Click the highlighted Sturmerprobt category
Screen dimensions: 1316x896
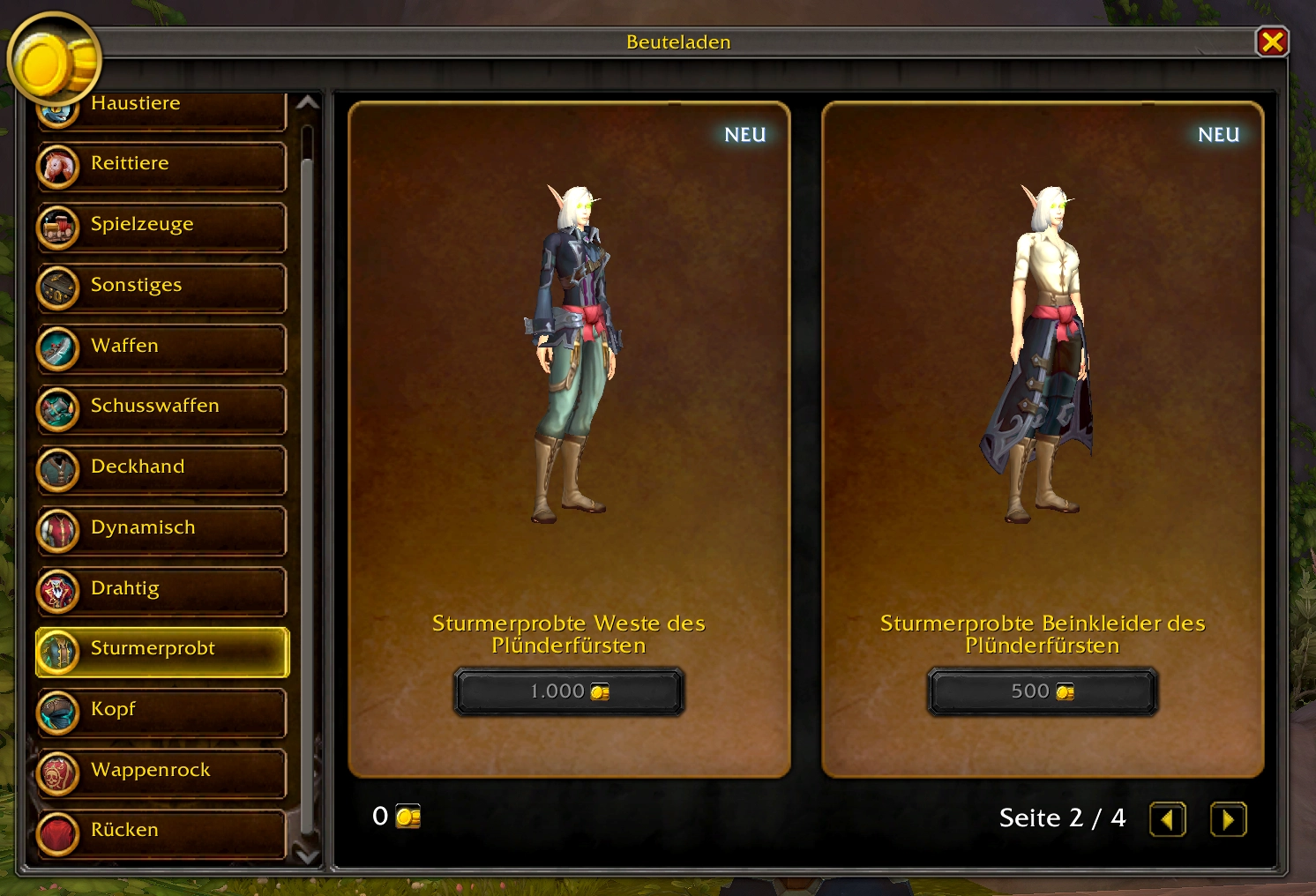click(162, 651)
